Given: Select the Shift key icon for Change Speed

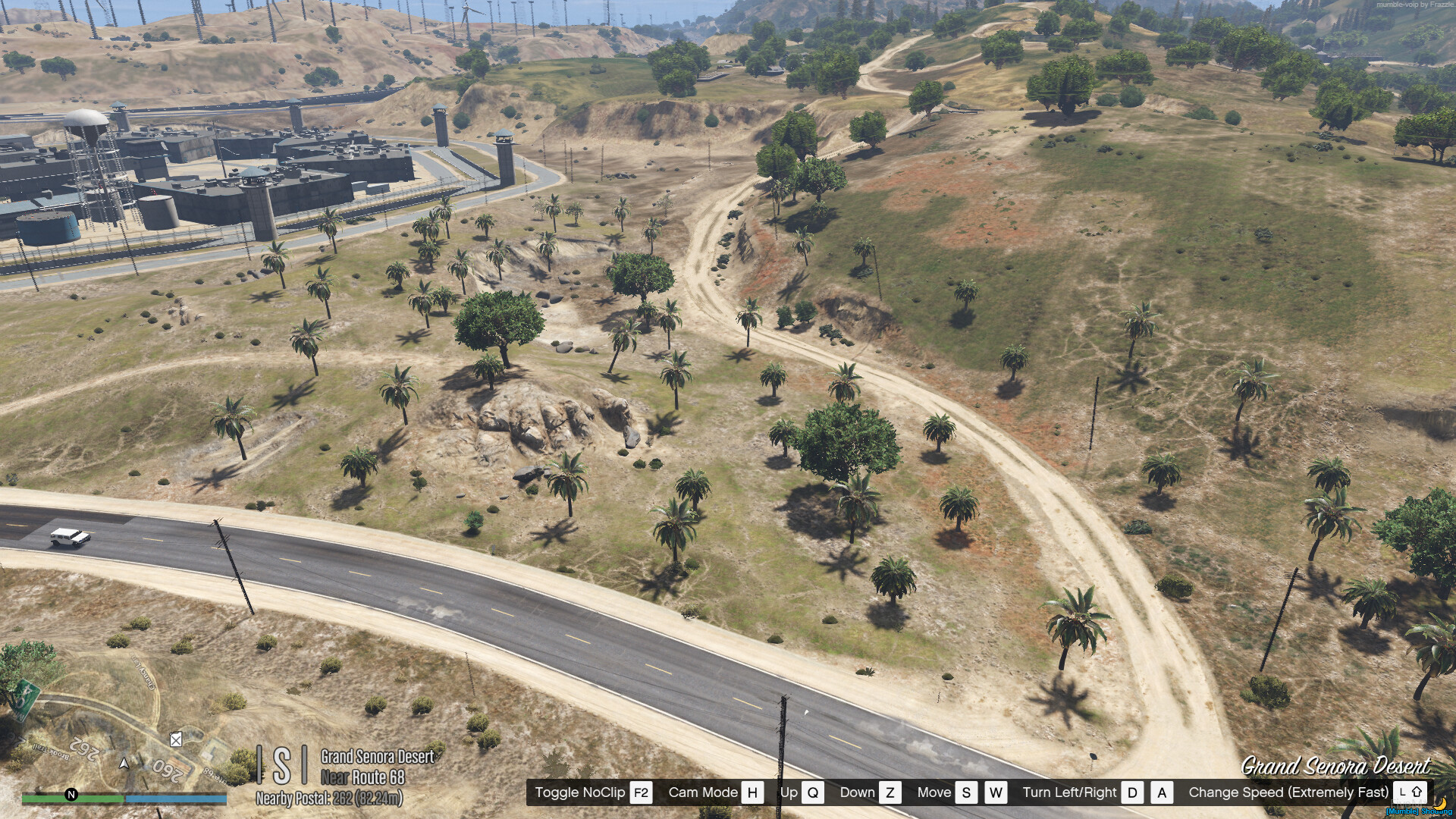Looking at the screenshot, I should pos(1409,792).
